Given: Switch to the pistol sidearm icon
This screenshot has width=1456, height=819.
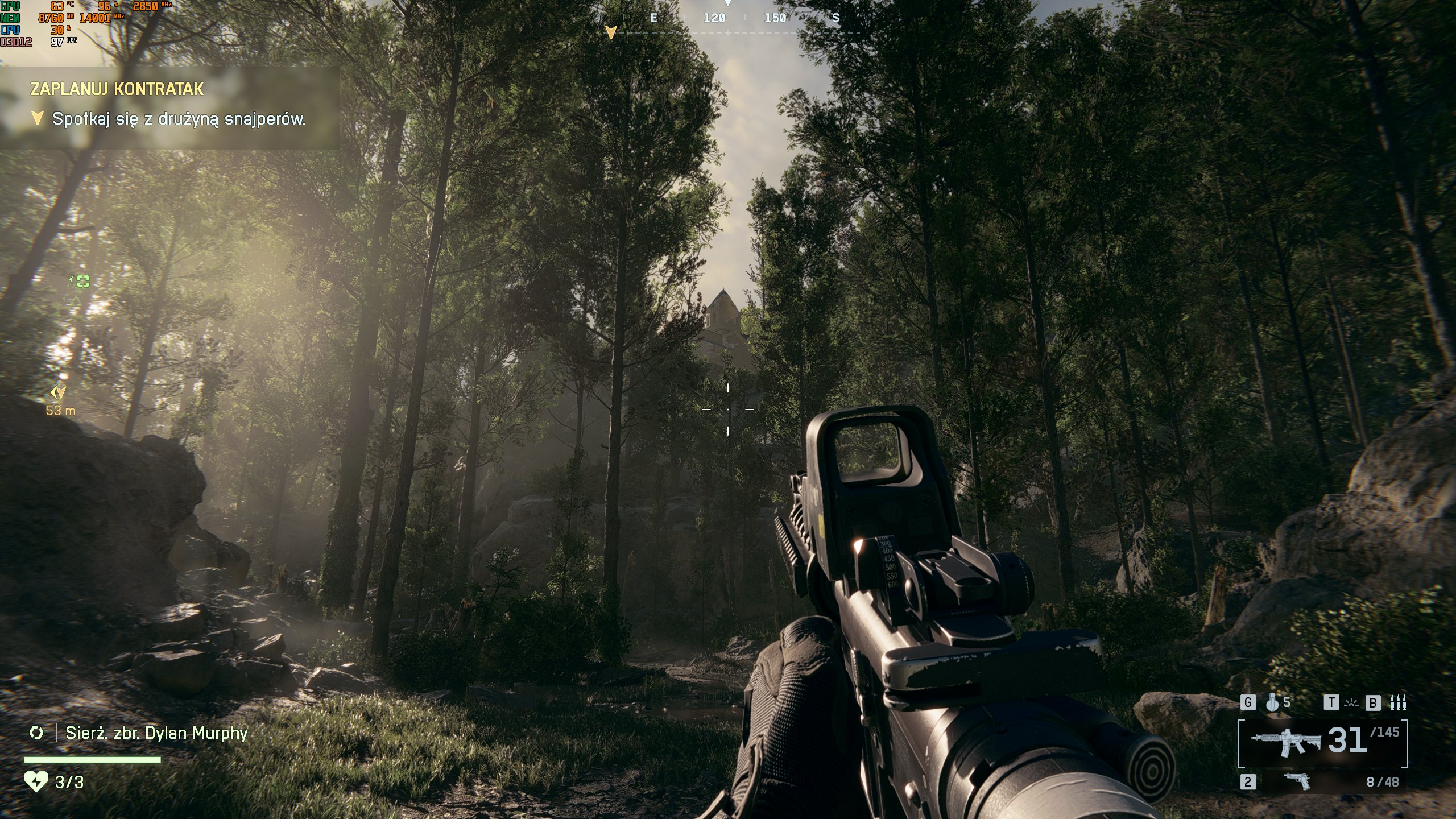Looking at the screenshot, I should (1297, 782).
